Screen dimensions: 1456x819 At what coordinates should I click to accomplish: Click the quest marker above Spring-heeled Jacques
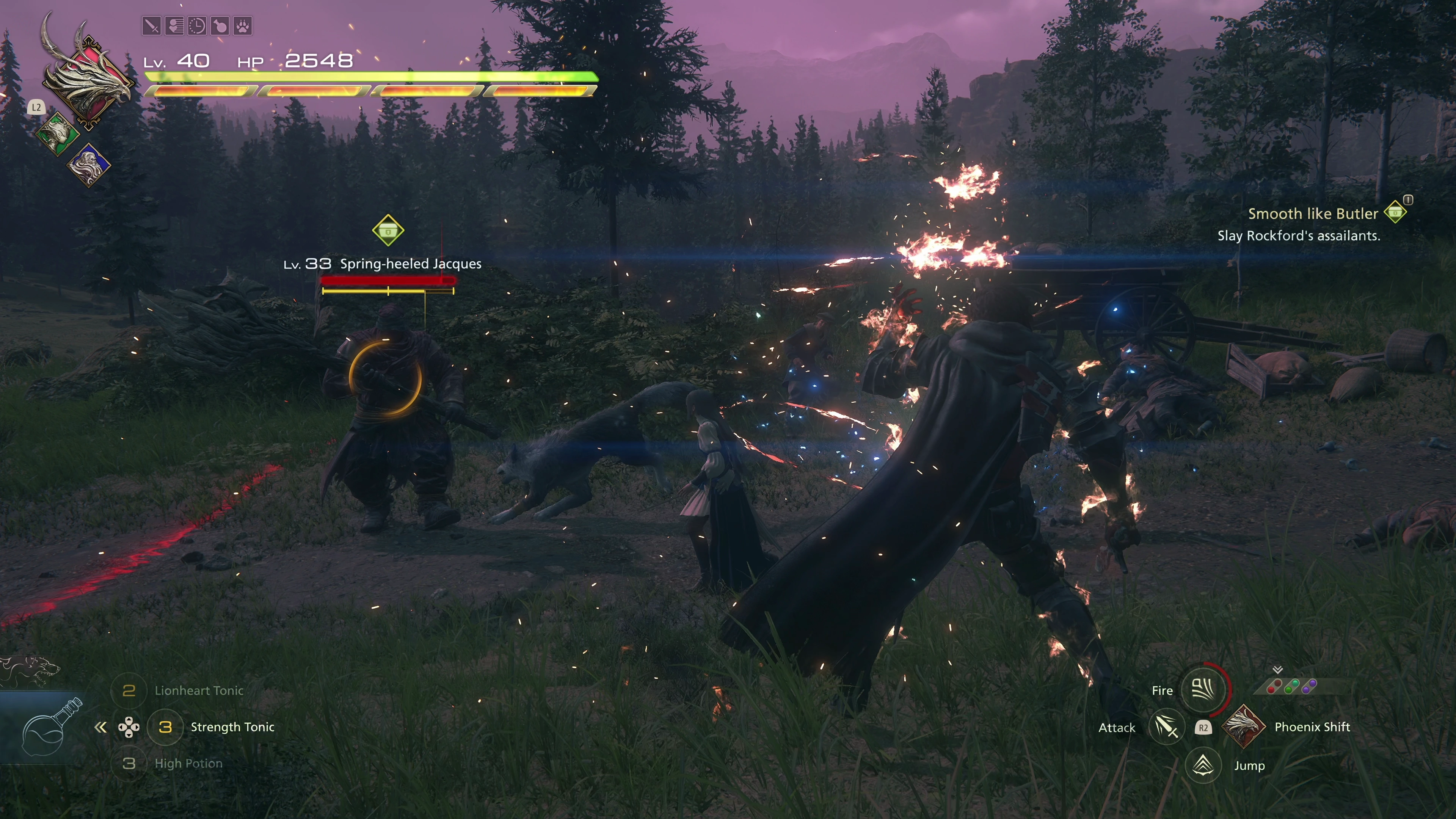point(388,231)
